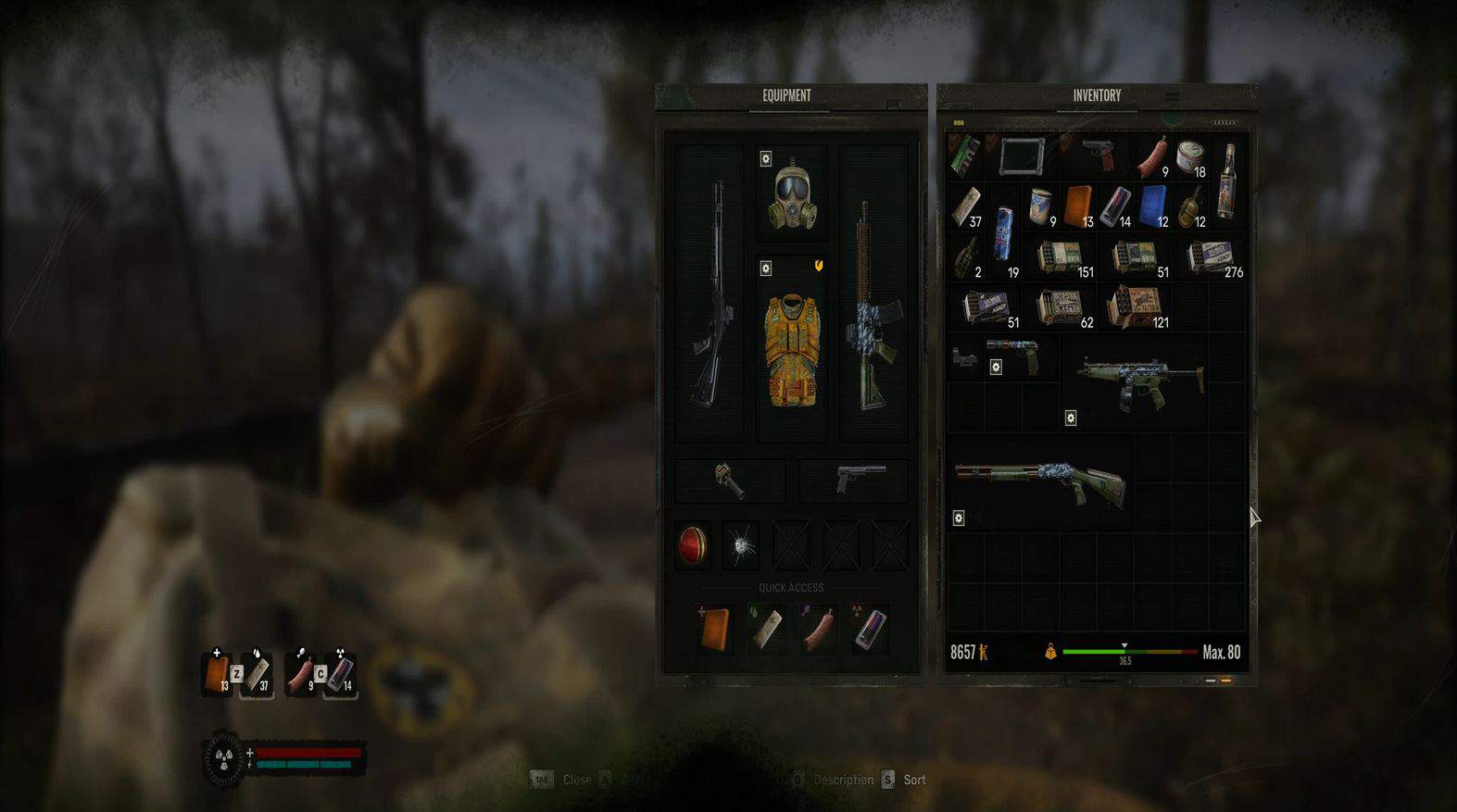Select the equipped gas mask slot
The image size is (1457, 812).
[792, 195]
